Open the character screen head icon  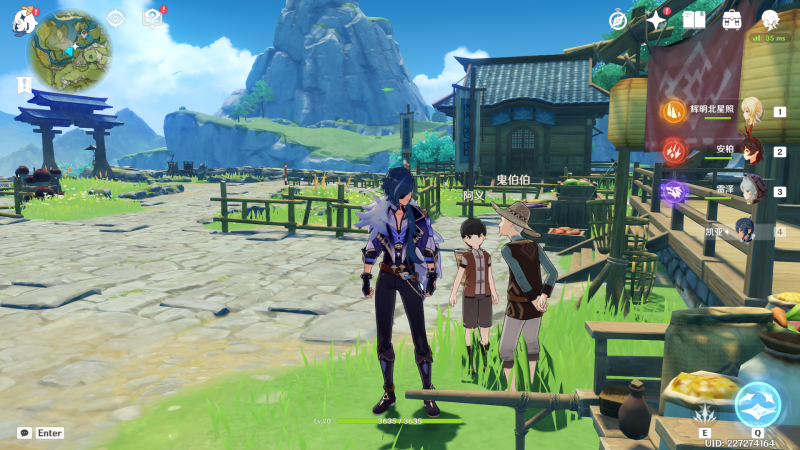770,19
